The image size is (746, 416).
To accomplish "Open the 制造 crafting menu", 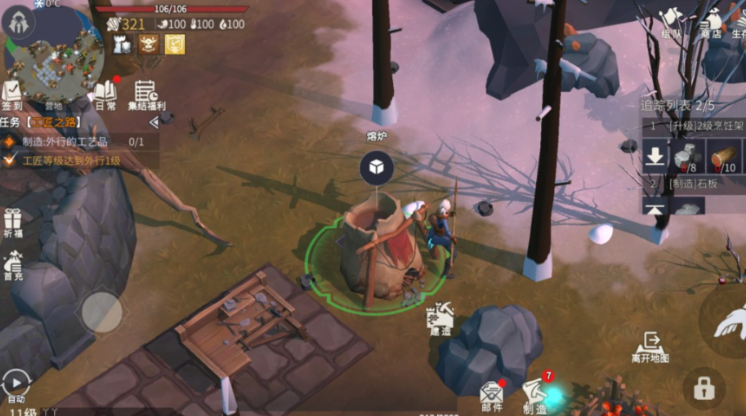I will [535, 394].
